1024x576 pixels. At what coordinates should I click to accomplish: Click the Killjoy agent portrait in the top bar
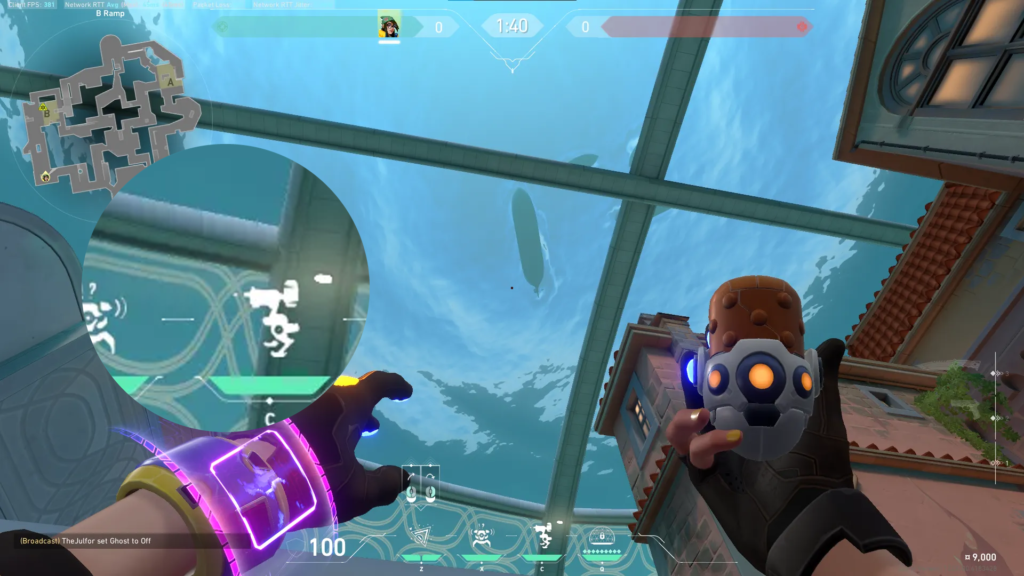tap(389, 26)
